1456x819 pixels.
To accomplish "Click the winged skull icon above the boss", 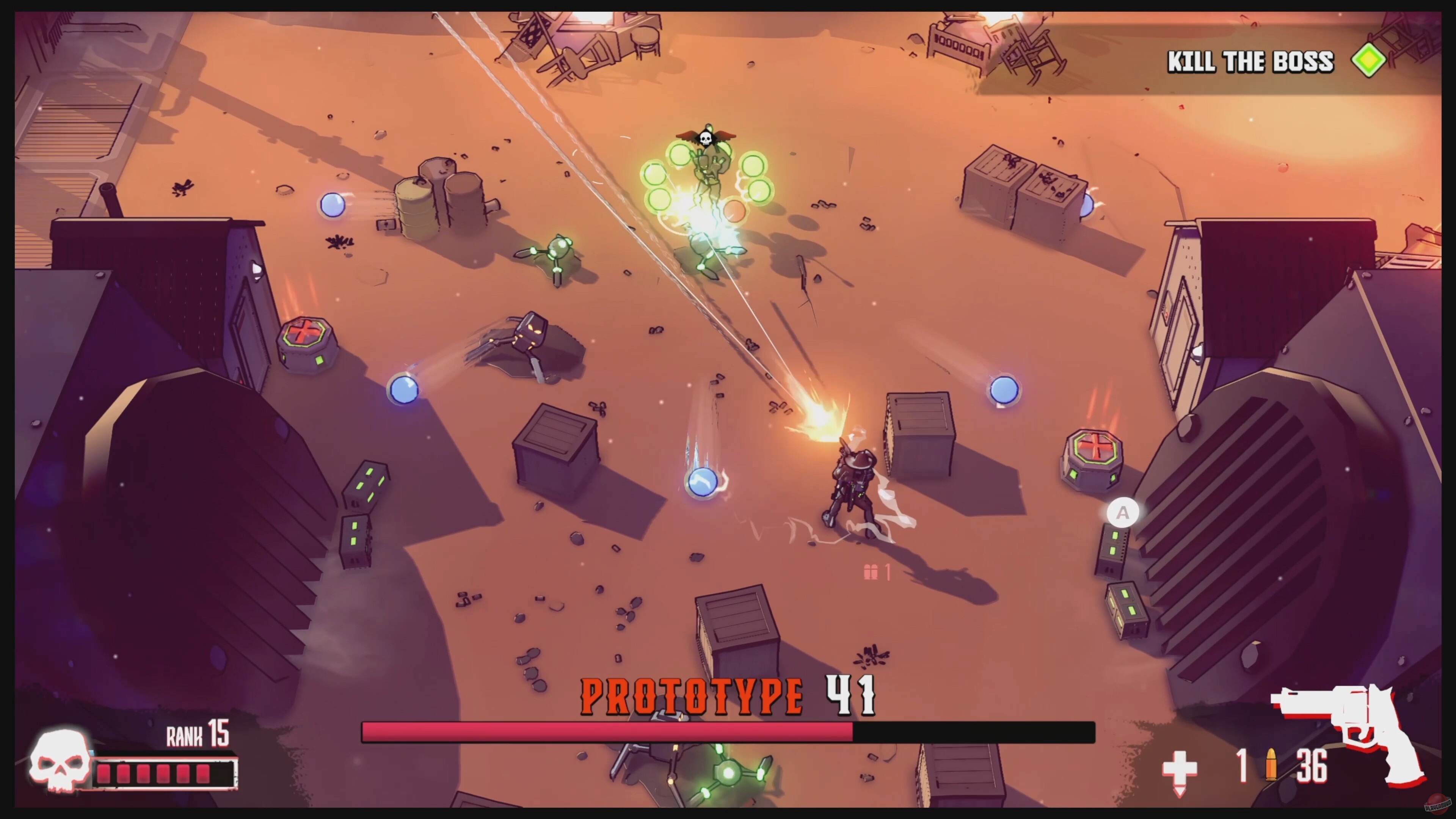I will [x=706, y=136].
